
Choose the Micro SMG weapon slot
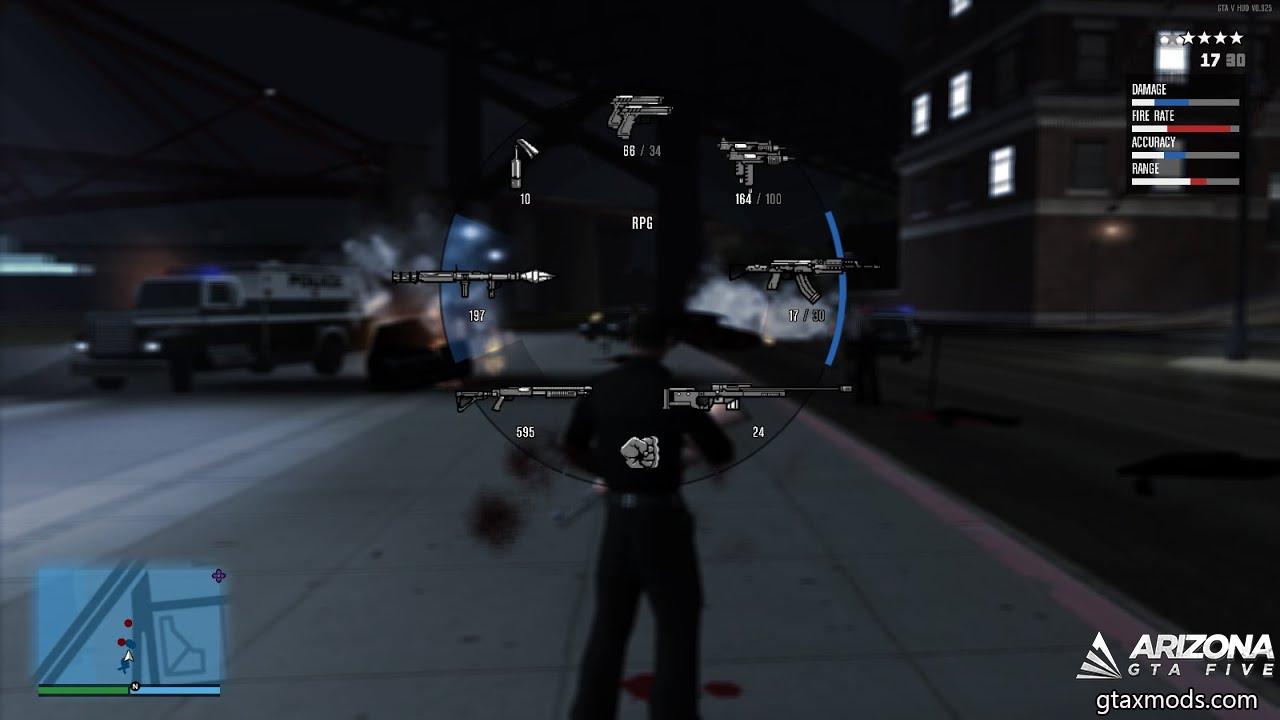(x=751, y=159)
